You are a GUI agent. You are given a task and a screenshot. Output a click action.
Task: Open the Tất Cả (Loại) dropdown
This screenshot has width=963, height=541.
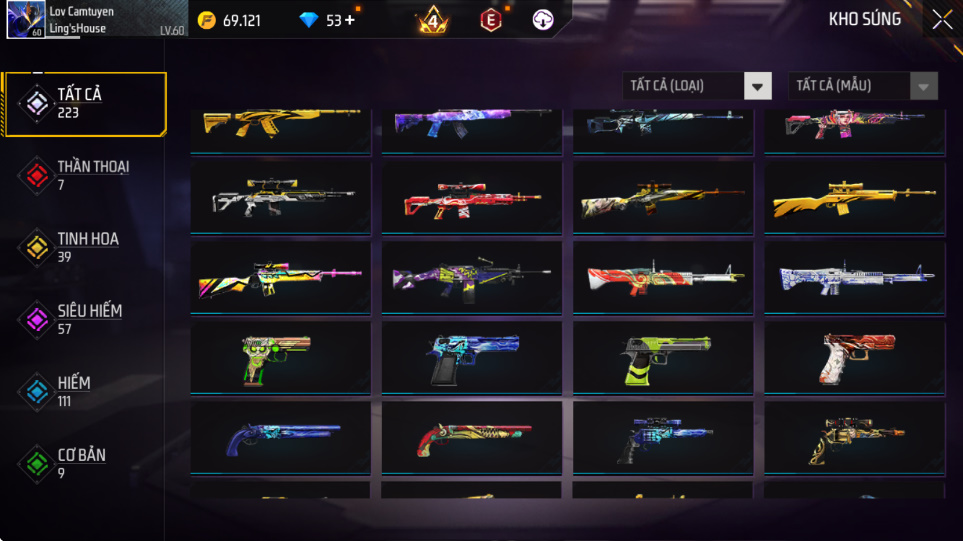point(696,86)
